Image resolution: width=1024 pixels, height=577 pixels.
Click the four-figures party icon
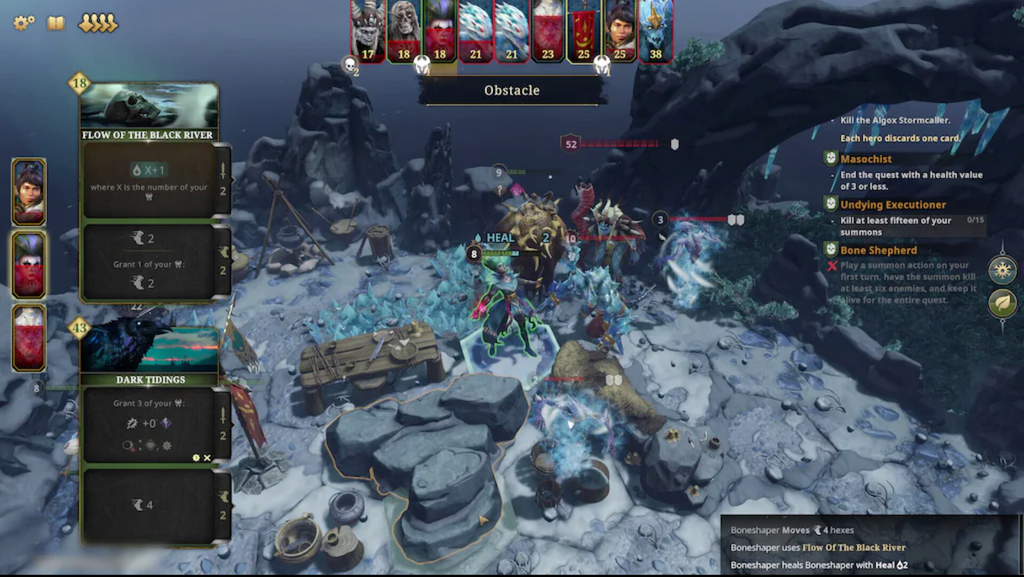click(x=98, y=22)
